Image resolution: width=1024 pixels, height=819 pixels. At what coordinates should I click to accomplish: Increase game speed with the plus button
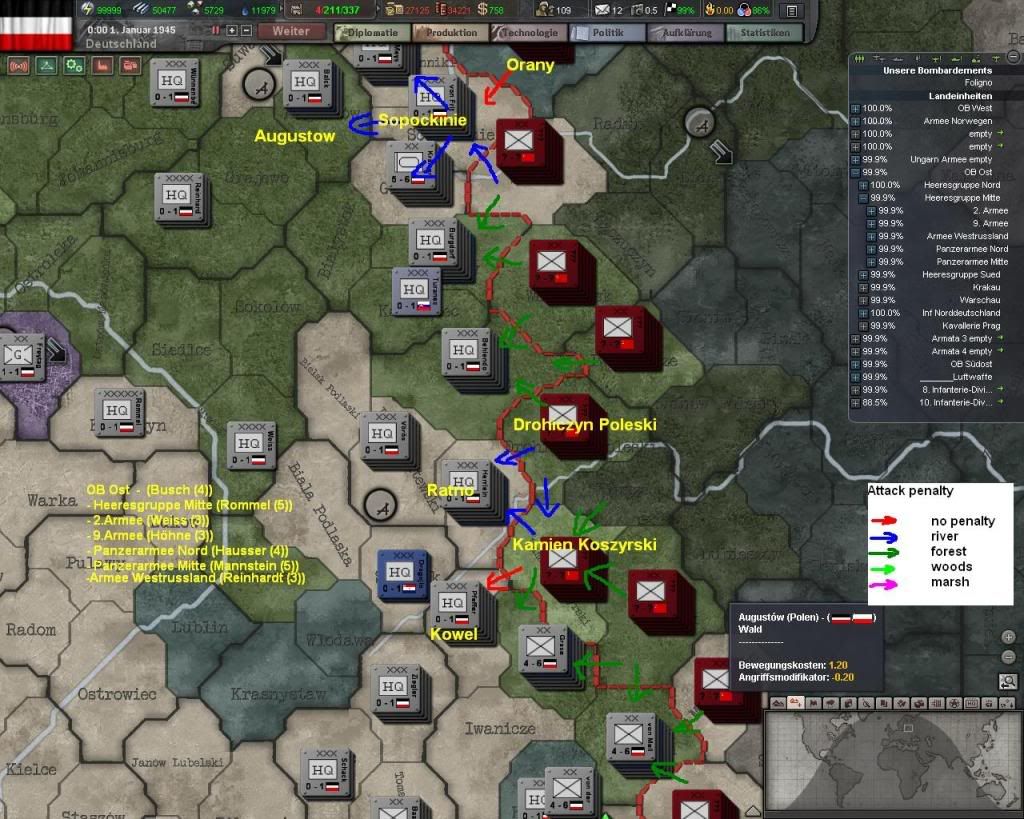click(x=232, y=31)
